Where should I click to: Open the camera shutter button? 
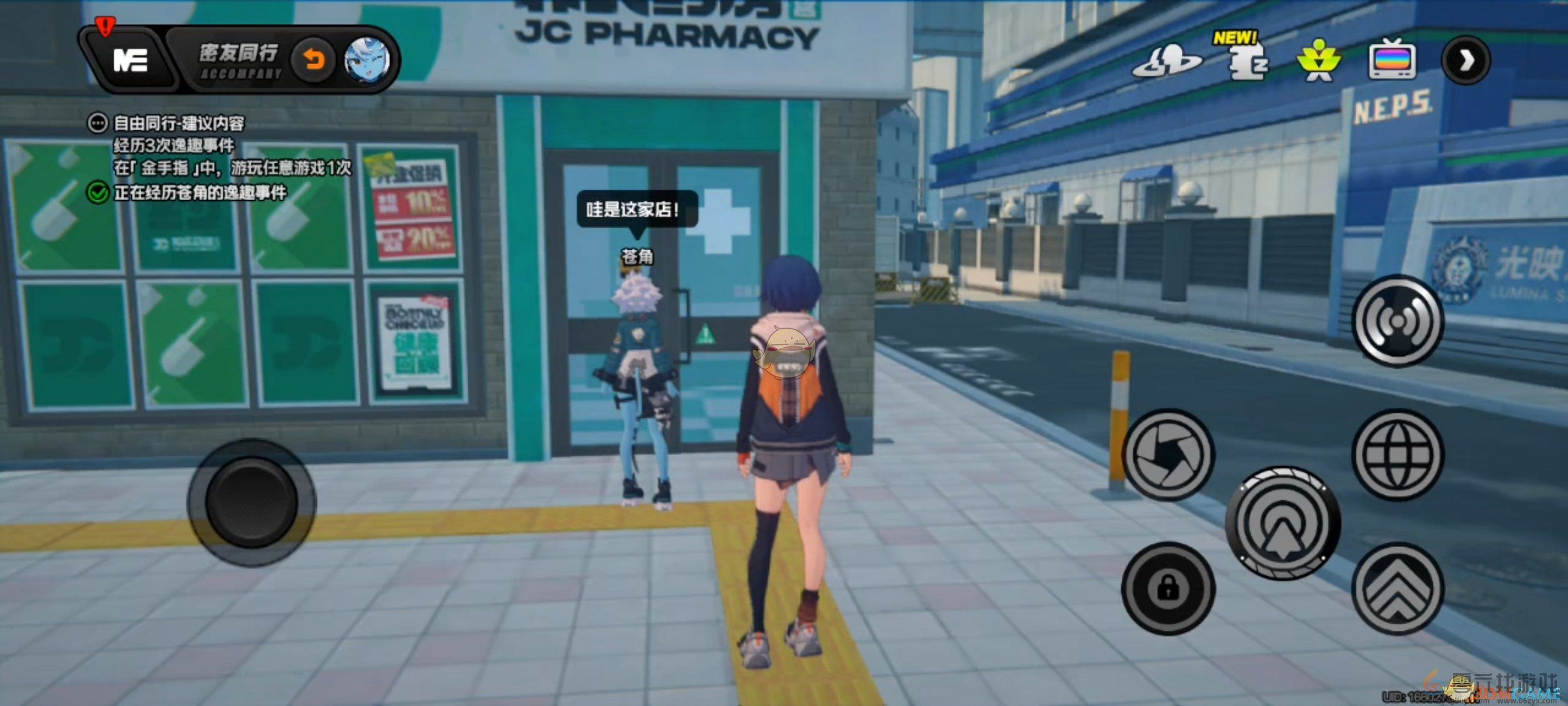pyautogui.click(x=1168, y=455)
